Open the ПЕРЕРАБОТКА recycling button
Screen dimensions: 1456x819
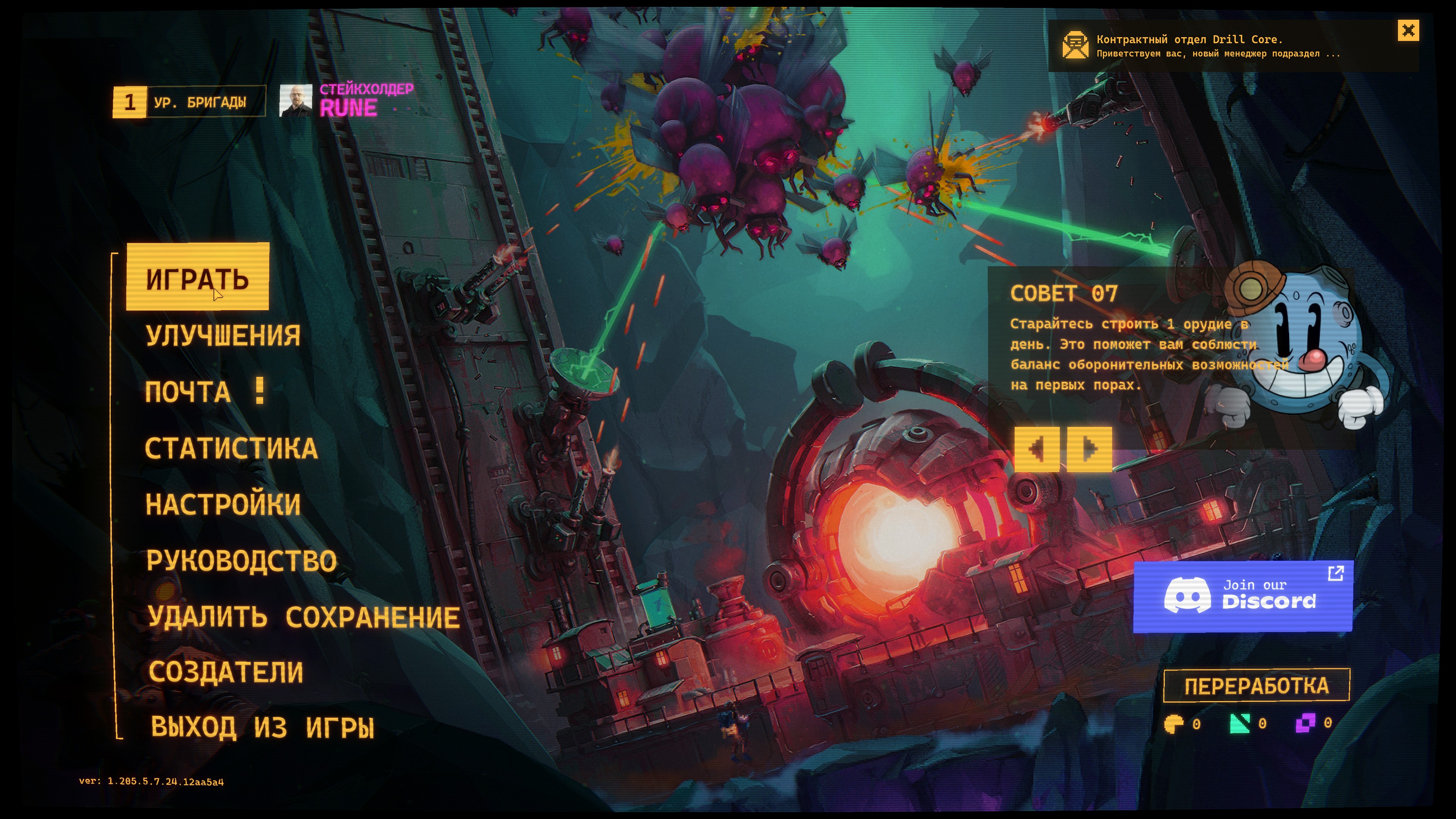[x=1257, y=686]
